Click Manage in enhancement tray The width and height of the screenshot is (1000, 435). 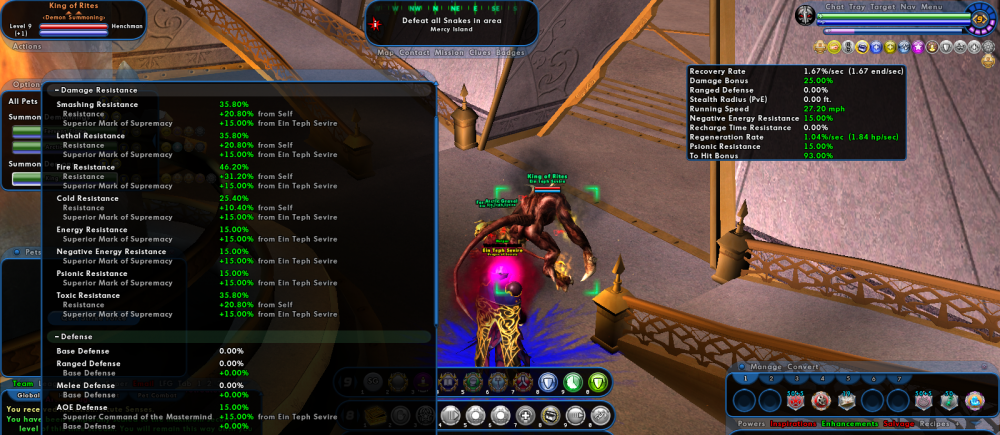coord(766,367)
